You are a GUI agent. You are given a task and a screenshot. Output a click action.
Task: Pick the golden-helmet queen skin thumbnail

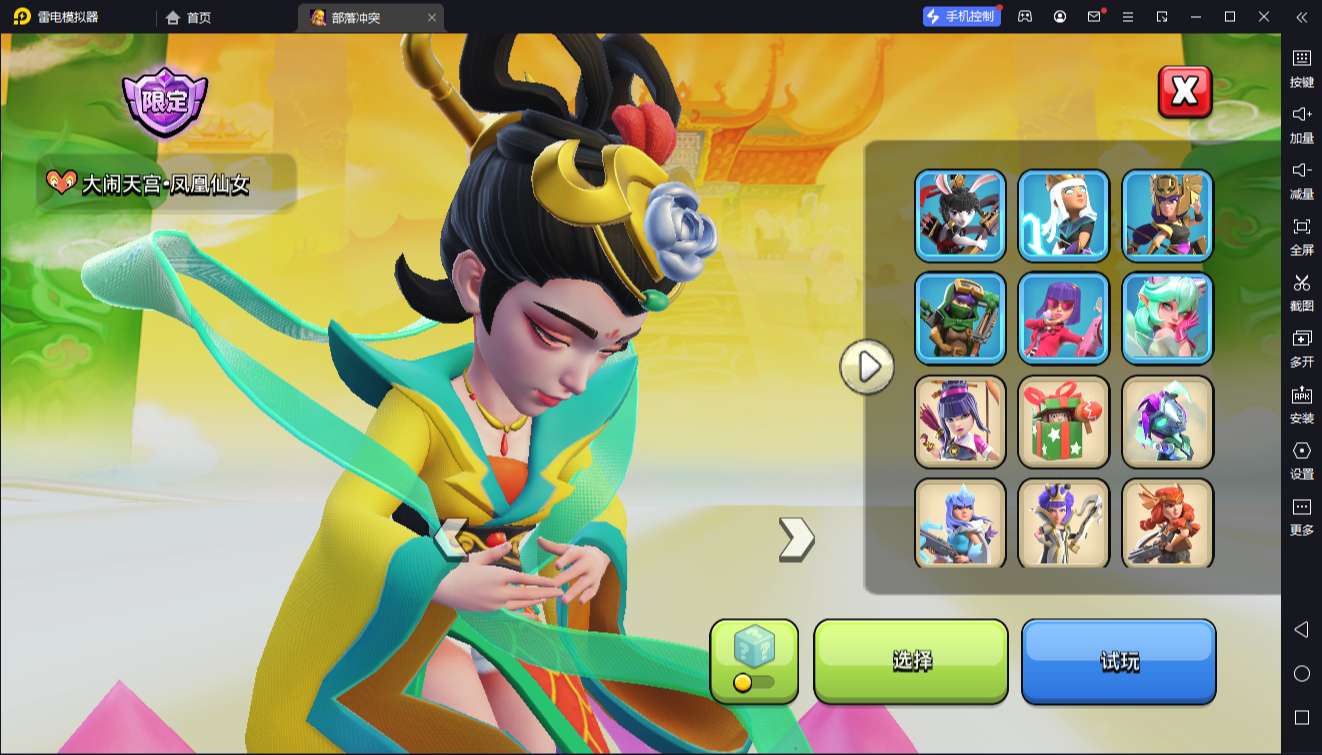[x=1167, y=215]
